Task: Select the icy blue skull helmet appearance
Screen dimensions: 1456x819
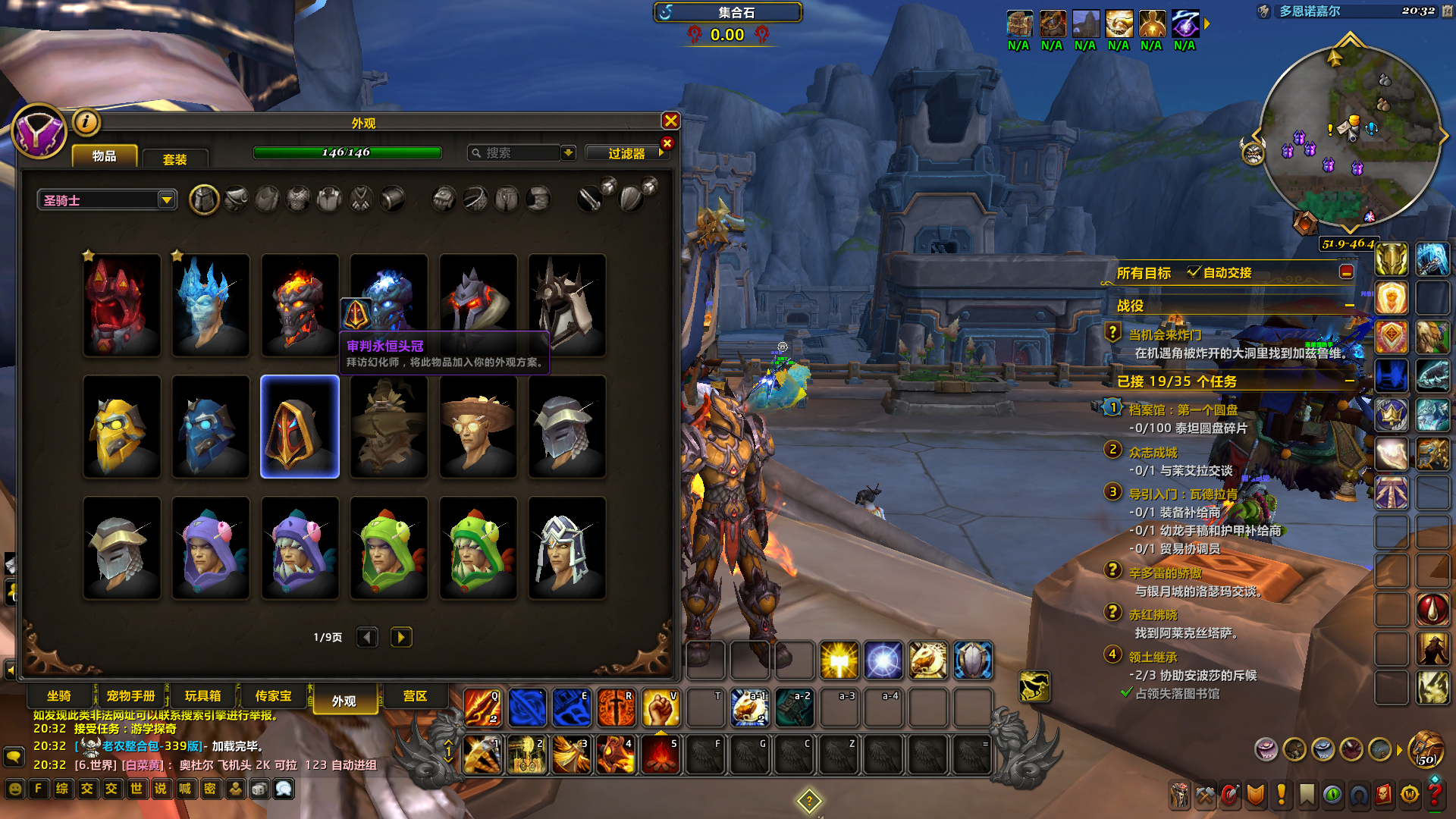Action: point(211,305)
